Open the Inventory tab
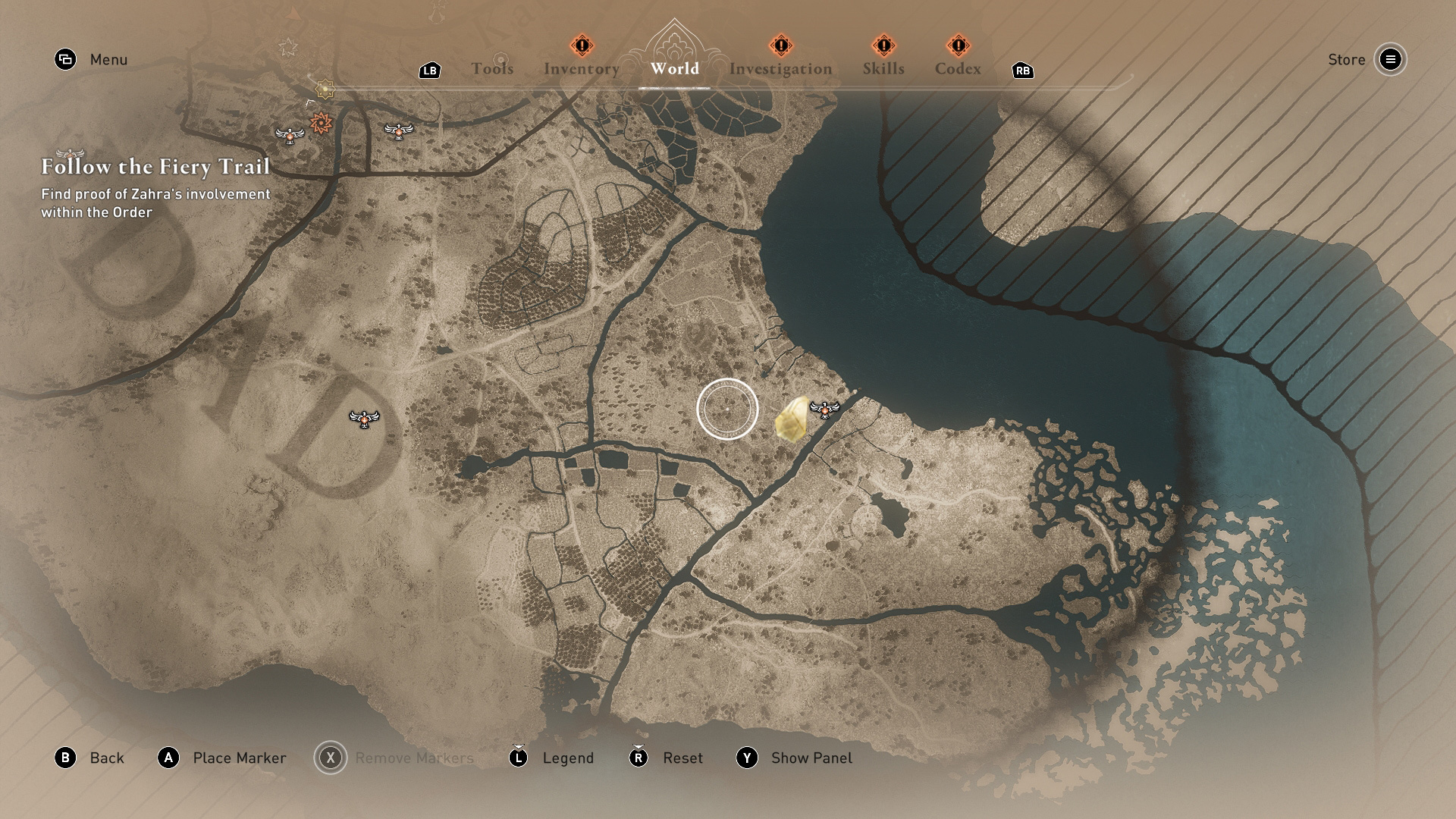 pyautogui.click(x=582, y=69)
